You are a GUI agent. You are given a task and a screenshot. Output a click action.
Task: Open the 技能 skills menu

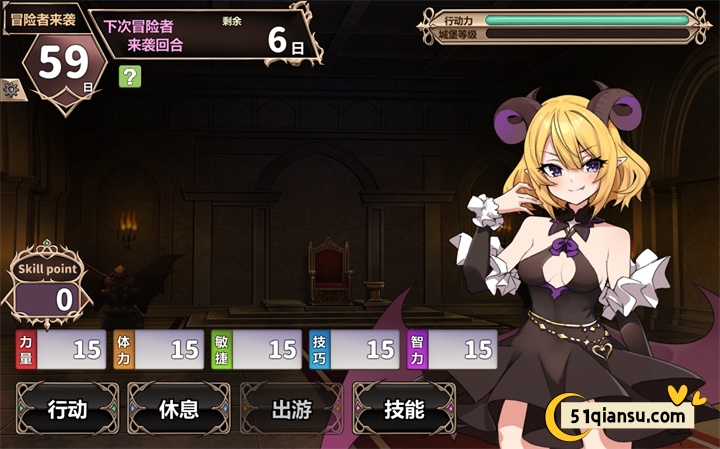pyautogui.click(x=404, y=409)
